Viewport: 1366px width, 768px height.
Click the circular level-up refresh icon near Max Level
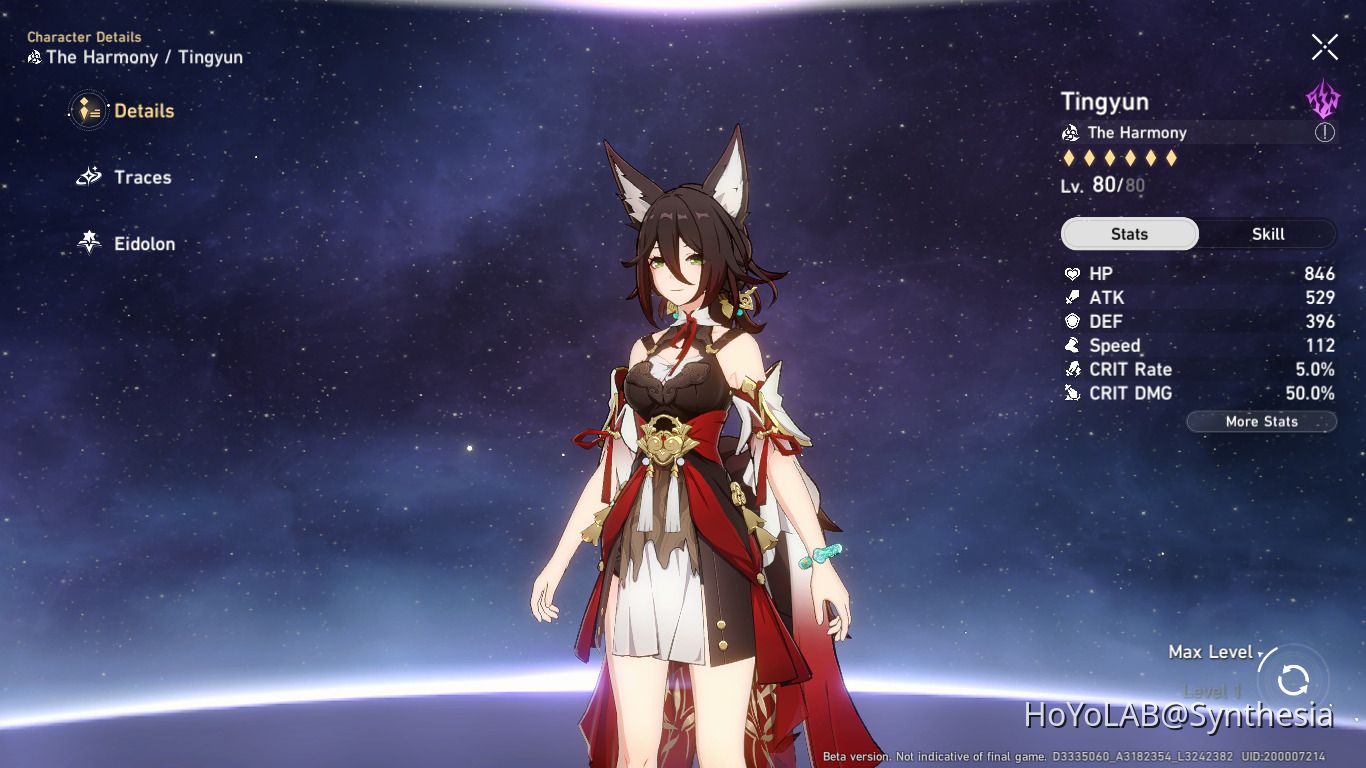pos(1292,680)
